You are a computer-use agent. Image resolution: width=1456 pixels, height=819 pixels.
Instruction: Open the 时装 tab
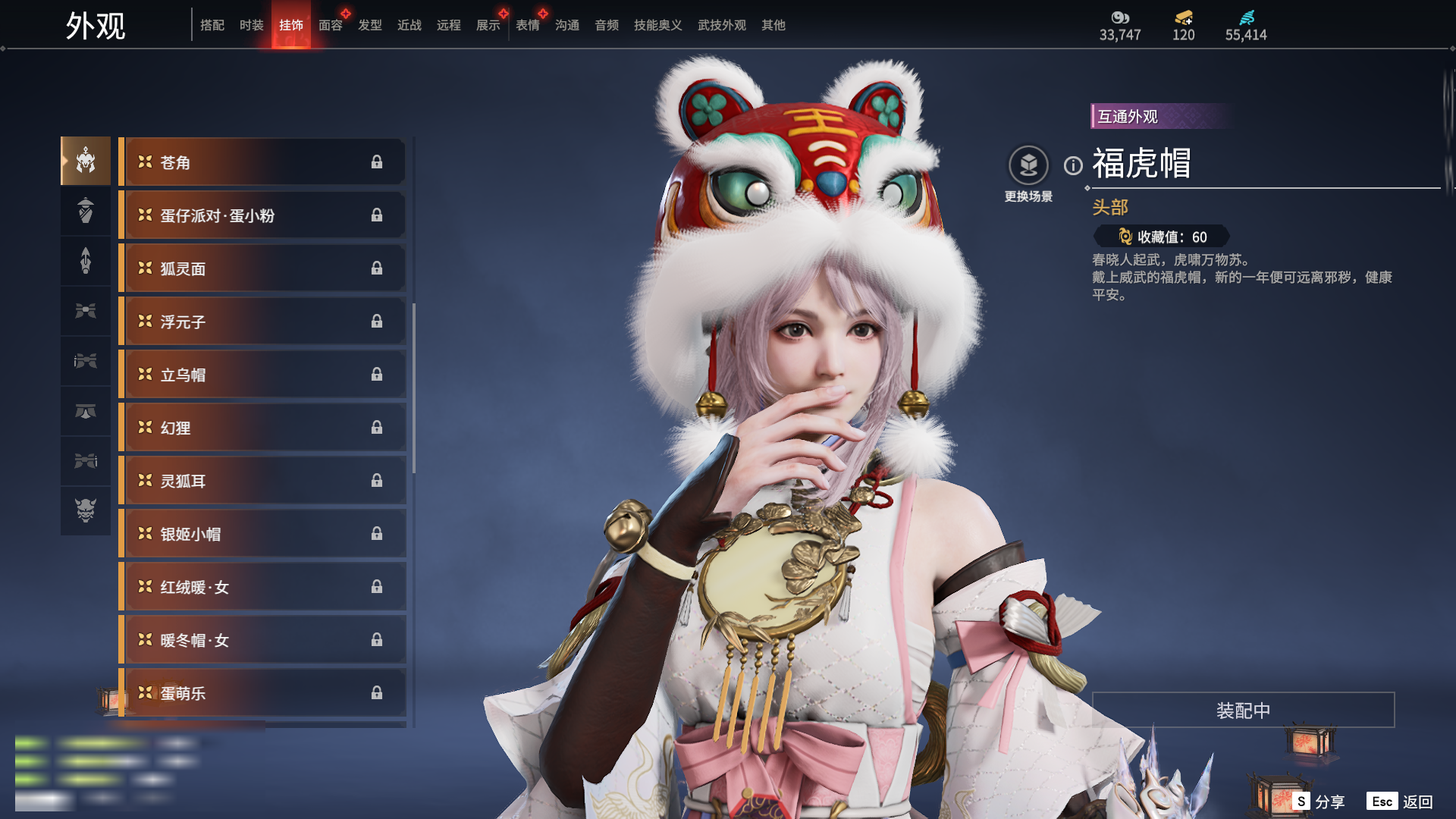[251, 25]
